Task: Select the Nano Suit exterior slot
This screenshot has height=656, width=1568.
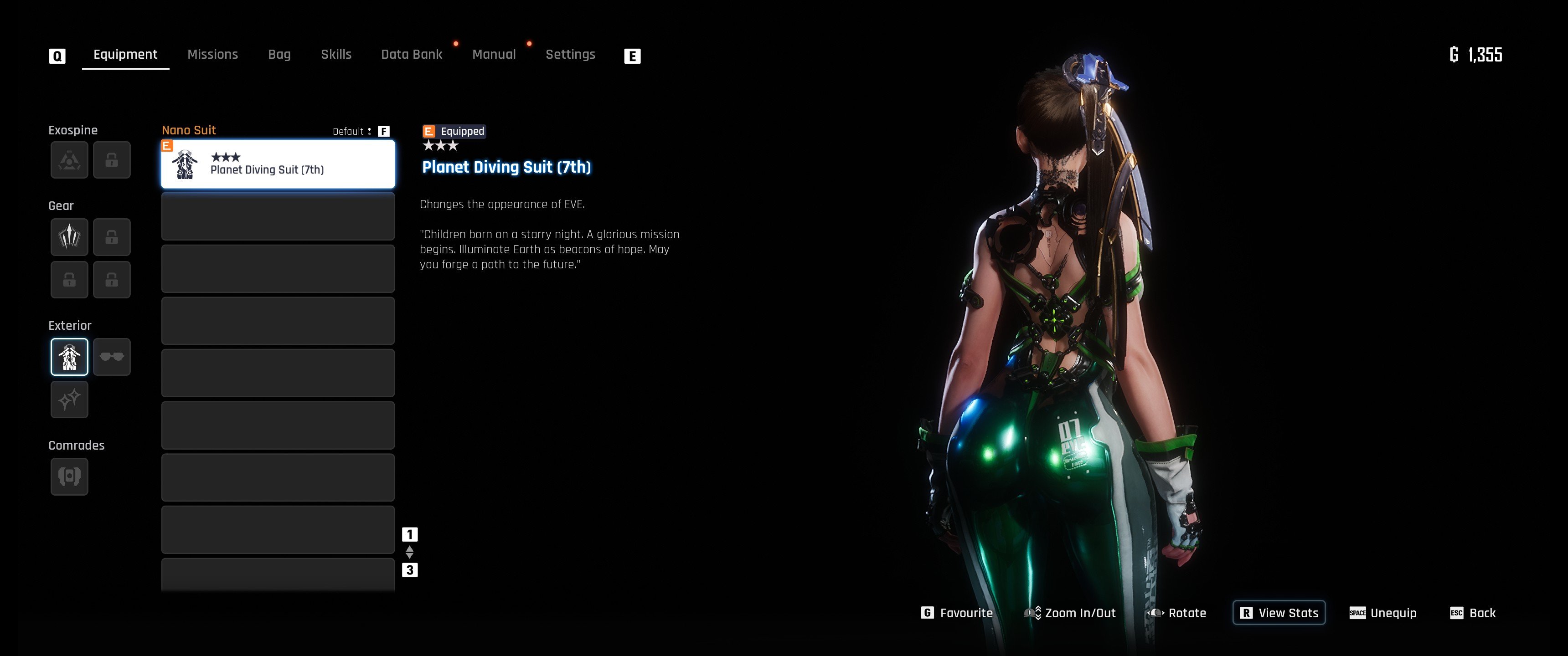Action: point(69,357)
